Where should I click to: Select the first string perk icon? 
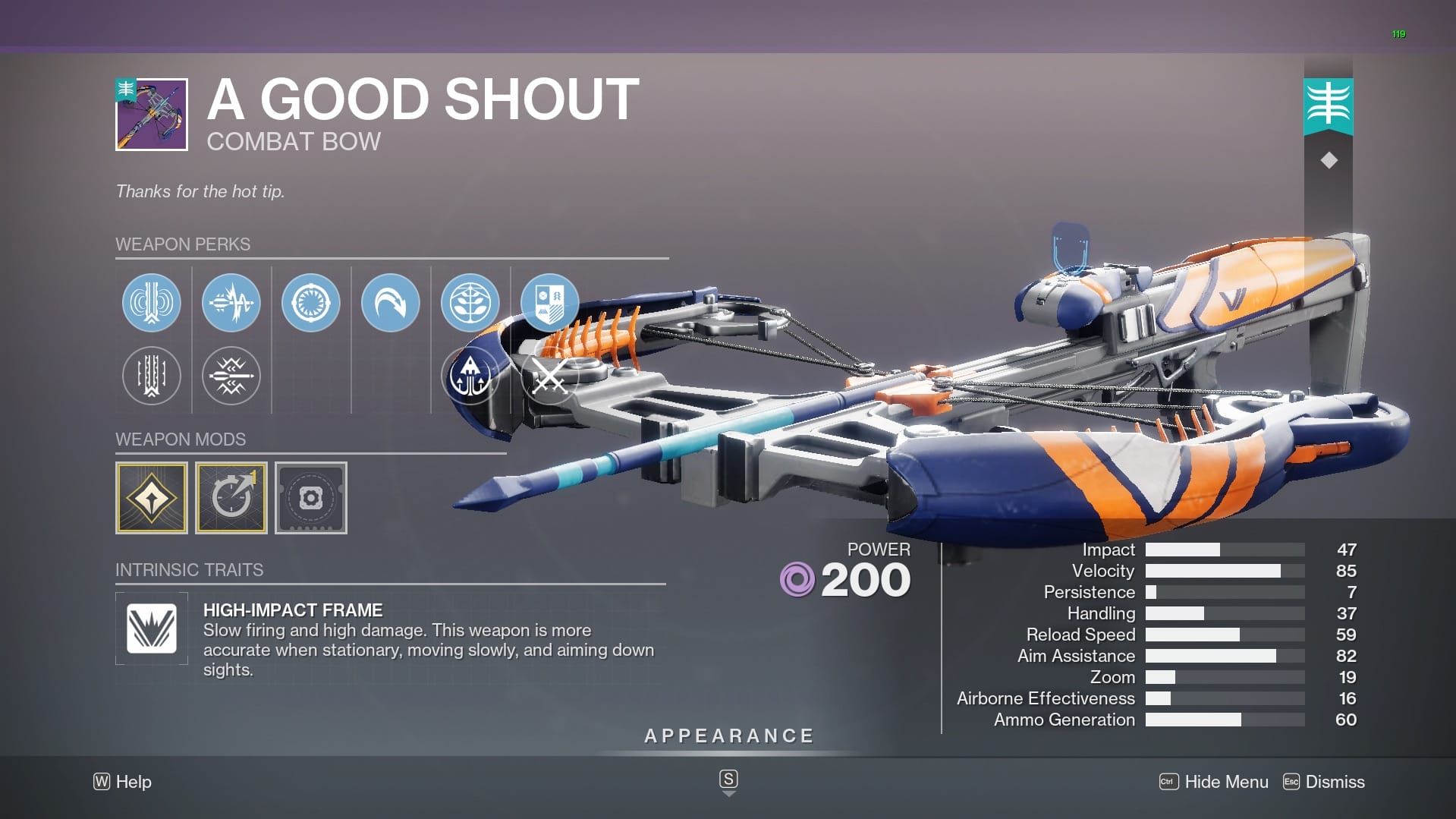[151, 302]
